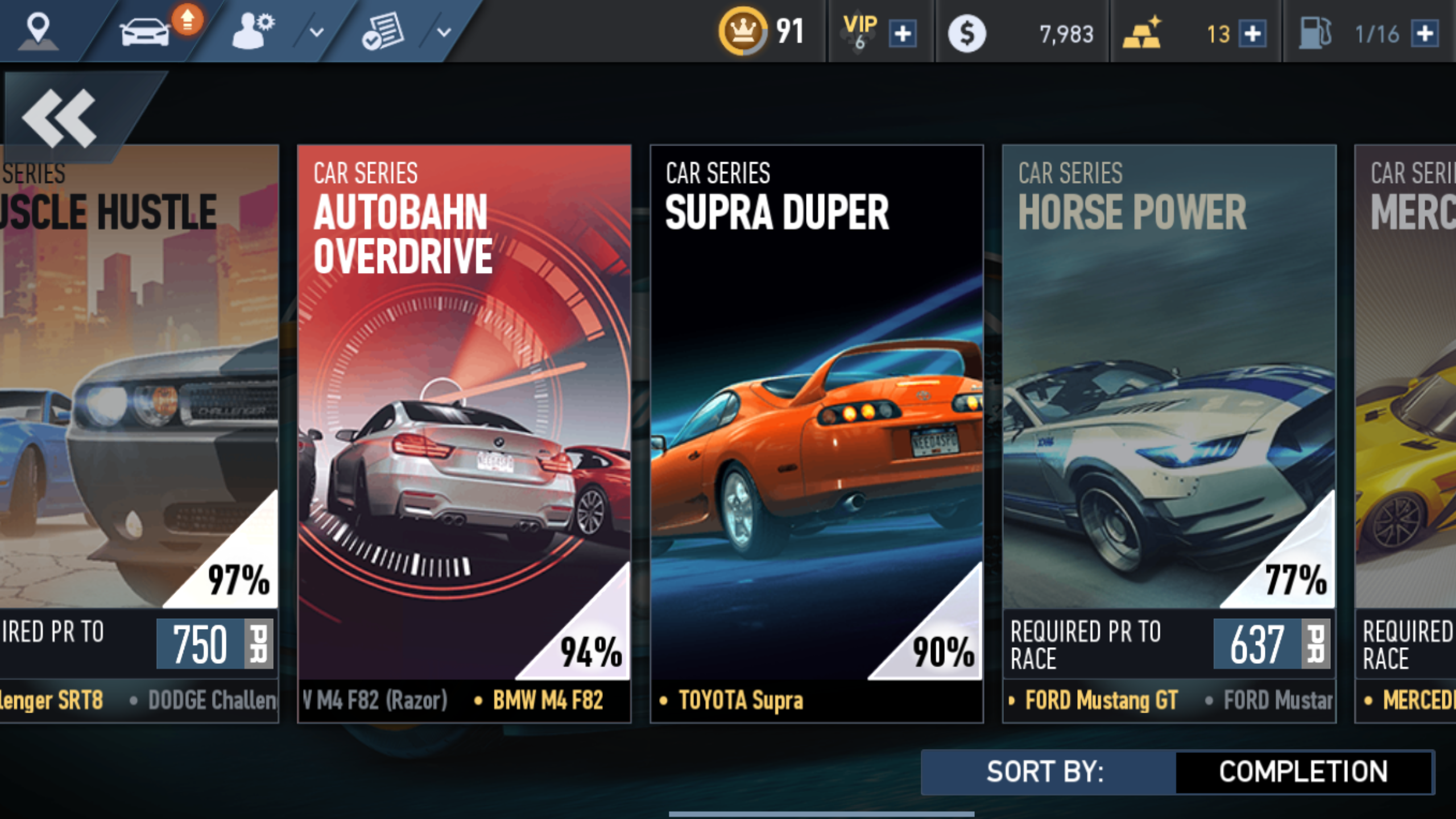Image resolution: width=1456 pixels, height=819 pixels.
Task: Expand the dropdown beside the checklist icon
Action: [444, 32]
